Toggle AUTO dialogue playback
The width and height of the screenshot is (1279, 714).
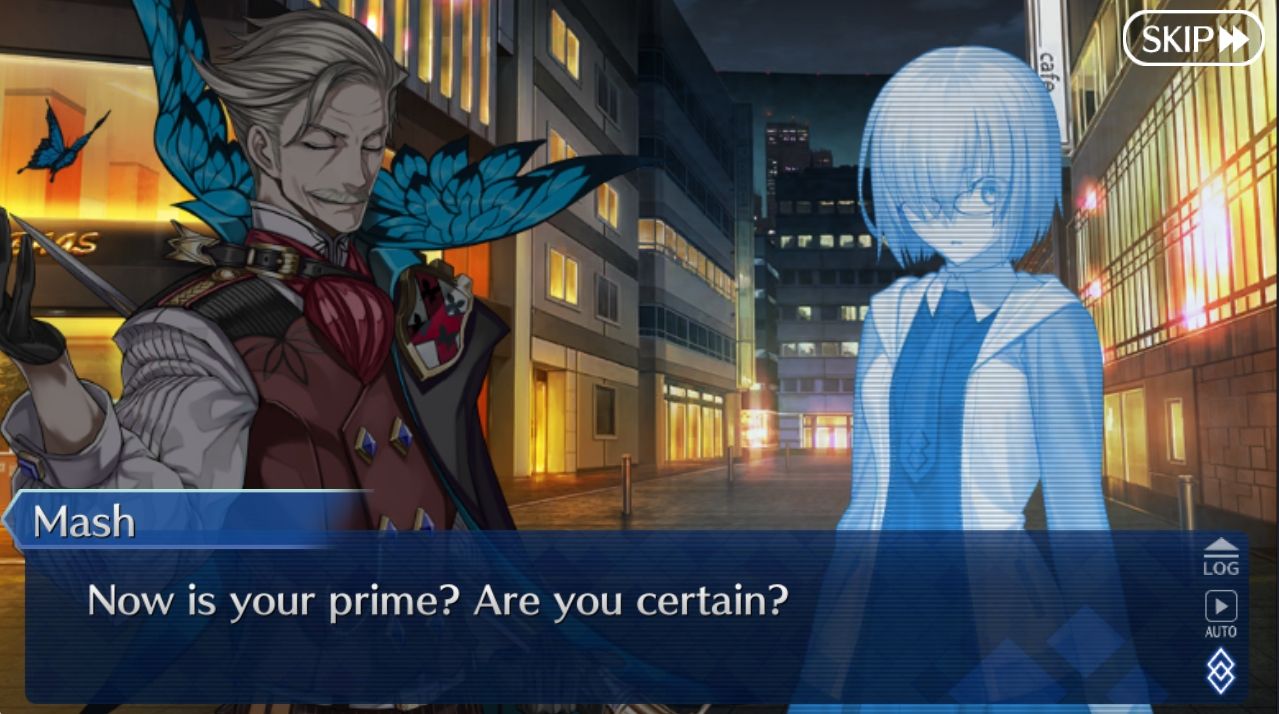(x=1220, y=613)
